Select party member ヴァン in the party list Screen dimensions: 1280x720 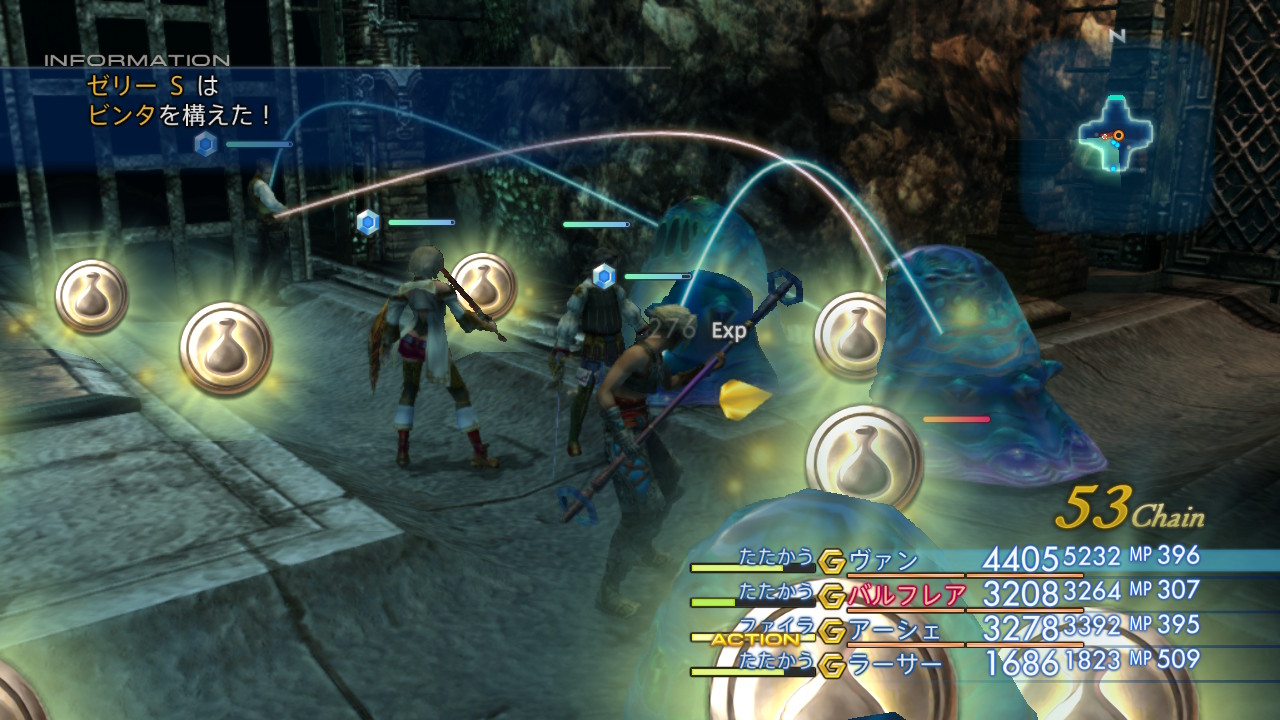883,560
